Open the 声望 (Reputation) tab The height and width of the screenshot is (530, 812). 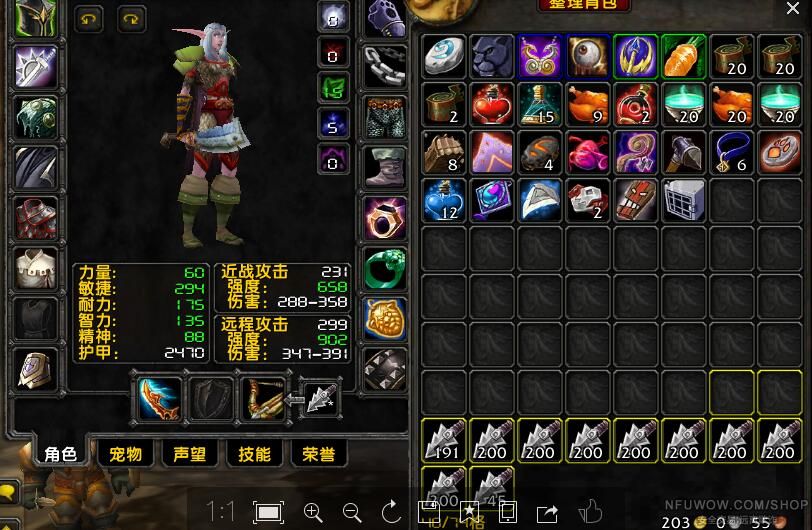(x=189, y=454)
